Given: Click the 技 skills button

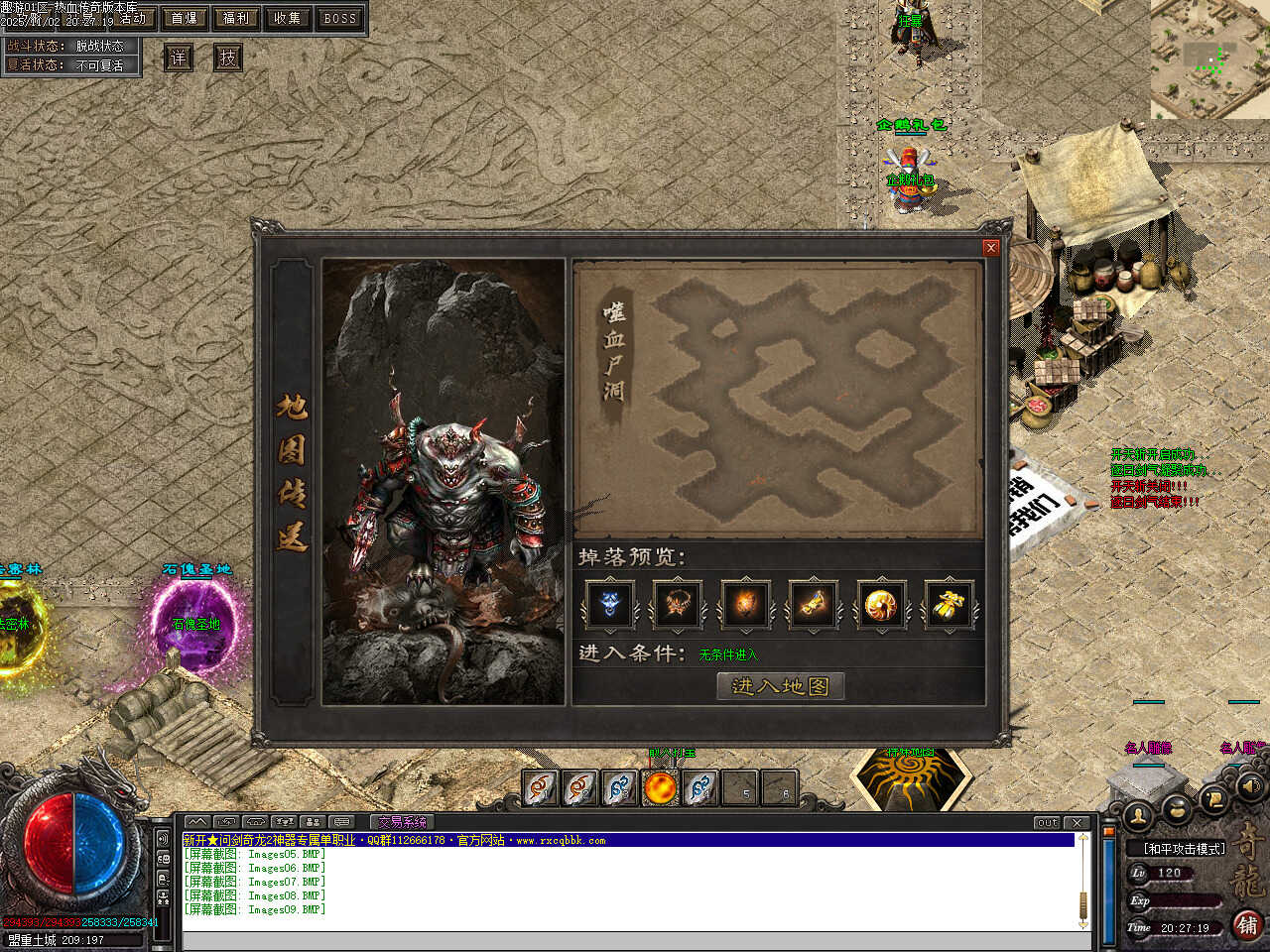Looking at the screenshot, I should pos(228,58).
